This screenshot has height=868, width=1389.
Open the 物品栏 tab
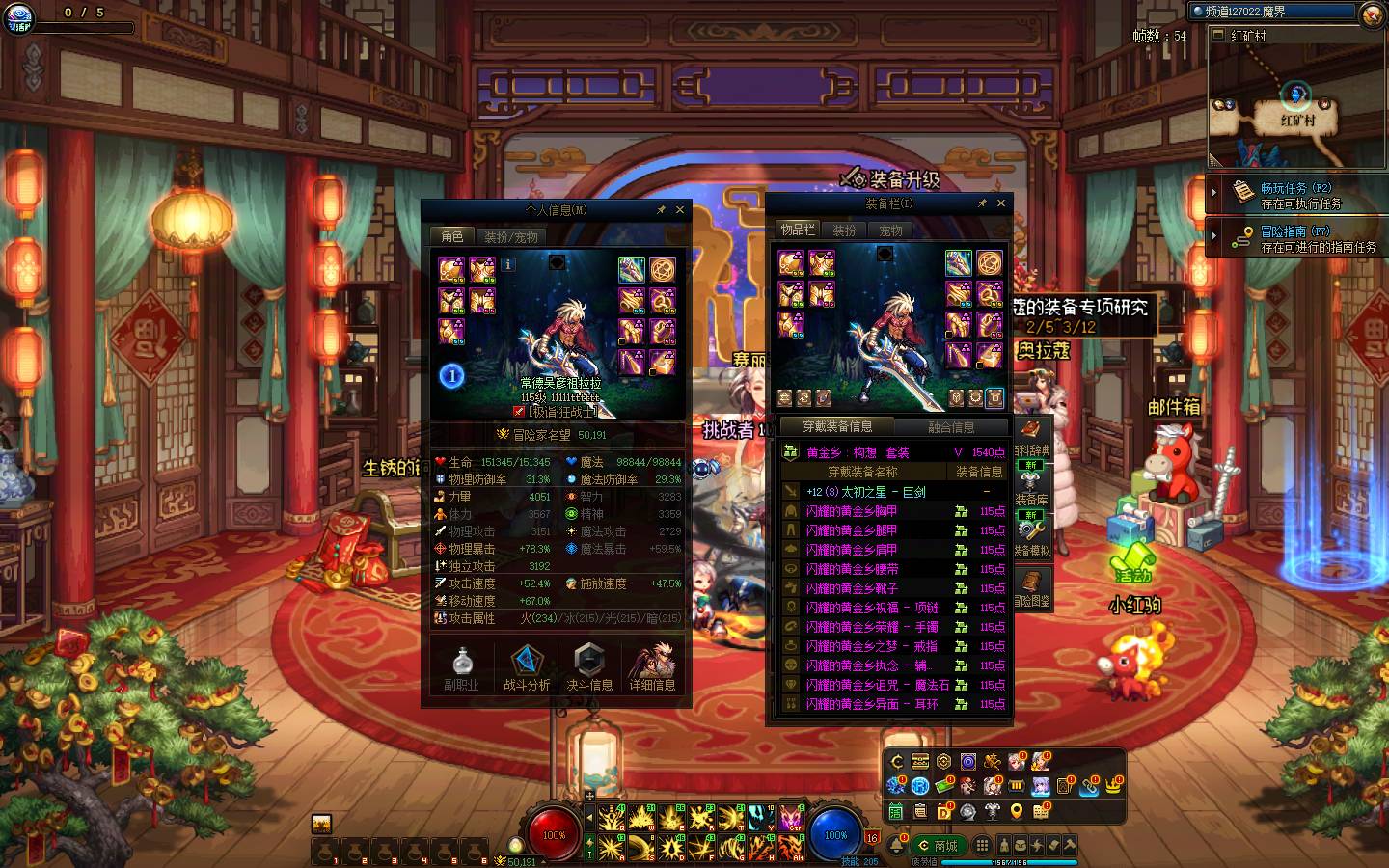(x=798, y=230)
